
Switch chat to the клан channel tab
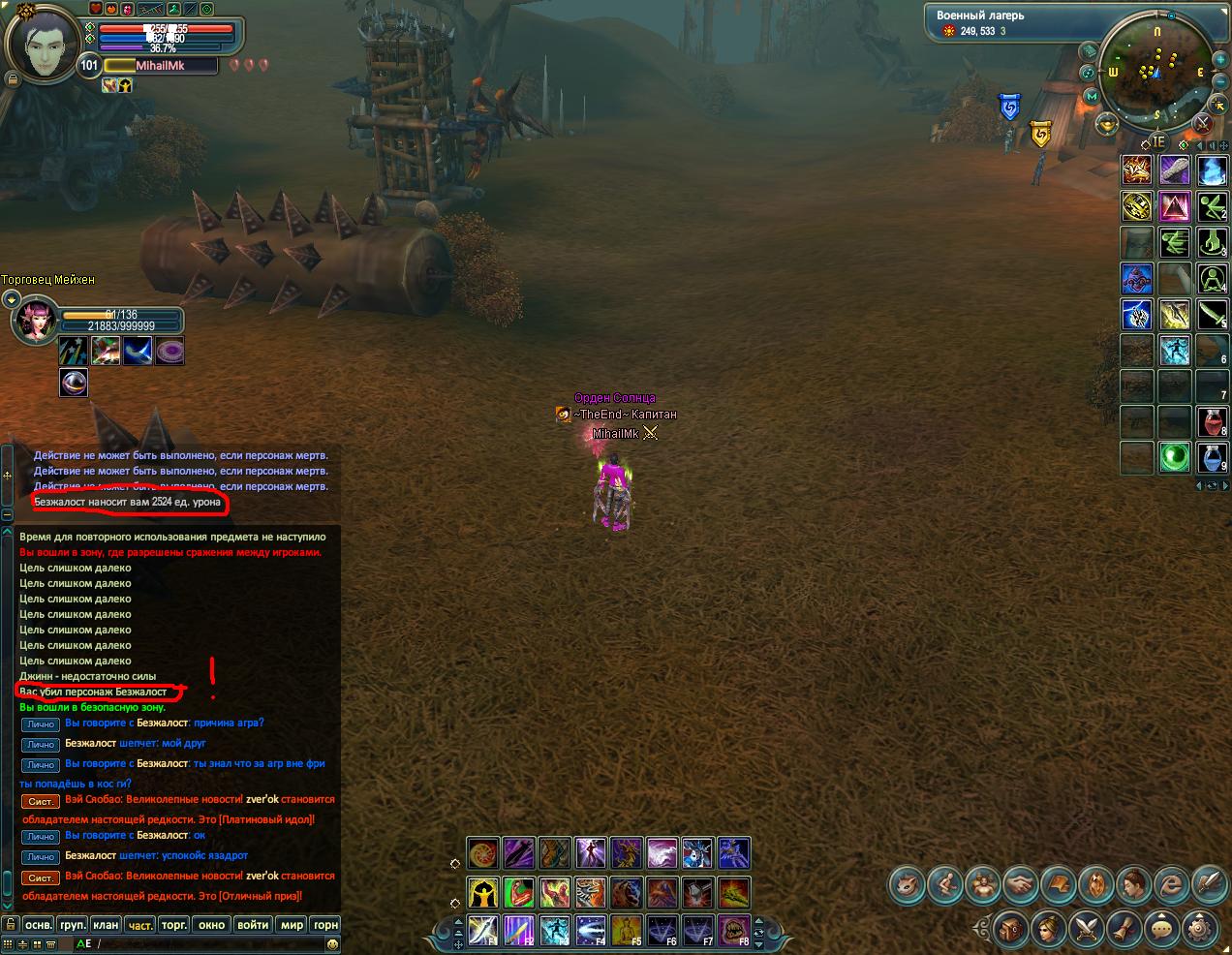106,925
